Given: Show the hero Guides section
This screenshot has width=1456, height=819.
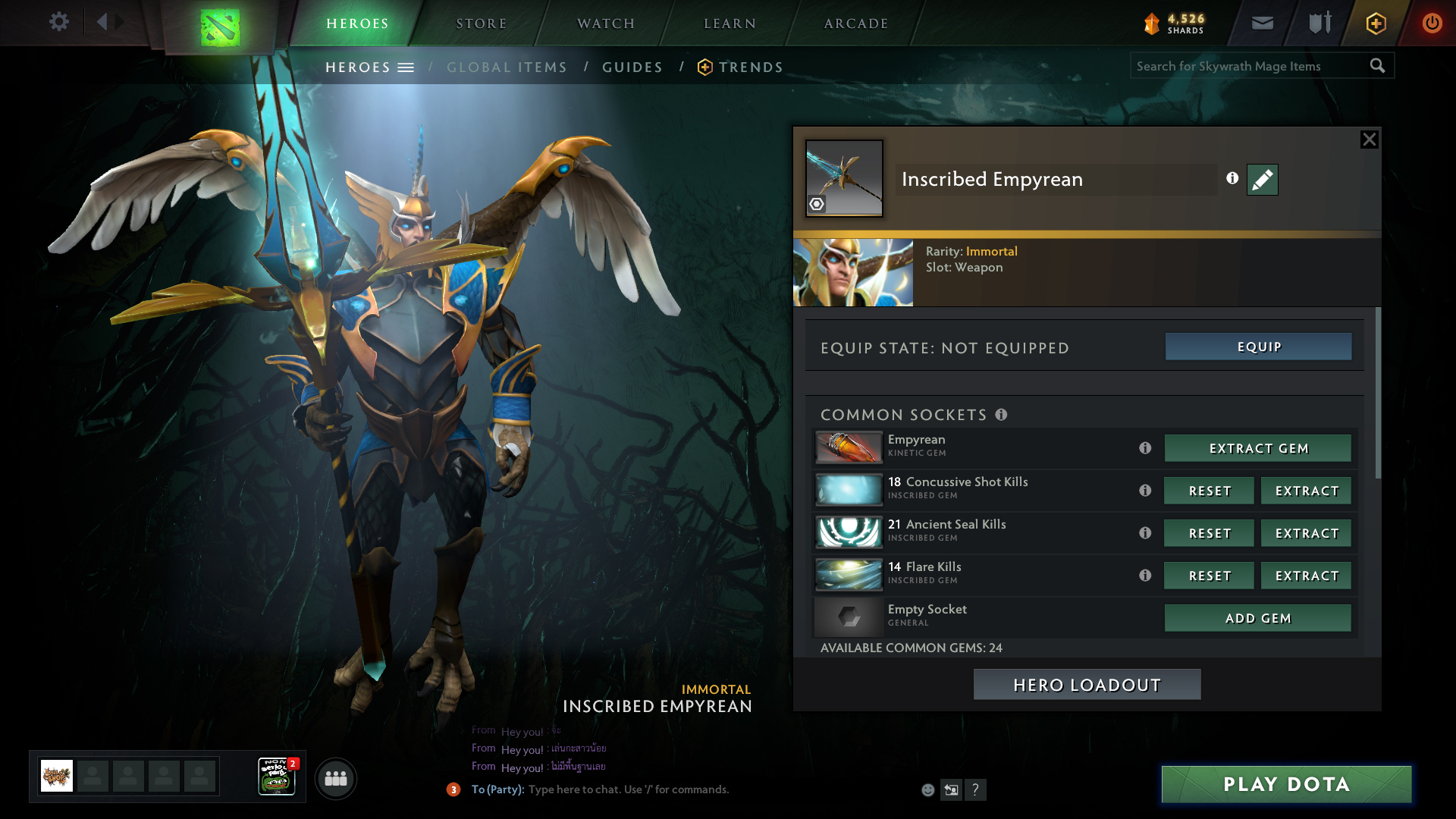Looking at the screenshot, I should tap(632, 67).
